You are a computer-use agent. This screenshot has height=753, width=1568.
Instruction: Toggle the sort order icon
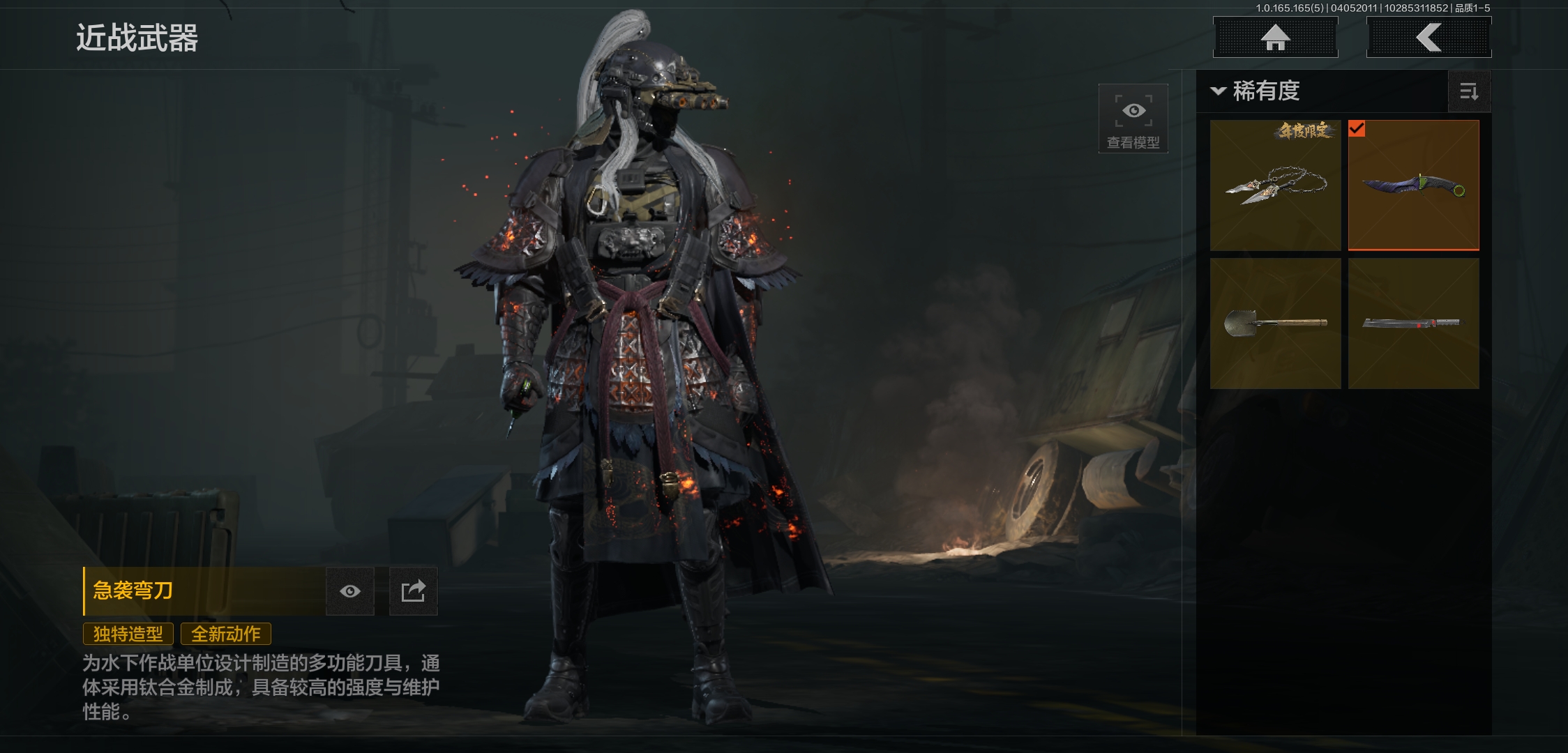pos(1469,91)
